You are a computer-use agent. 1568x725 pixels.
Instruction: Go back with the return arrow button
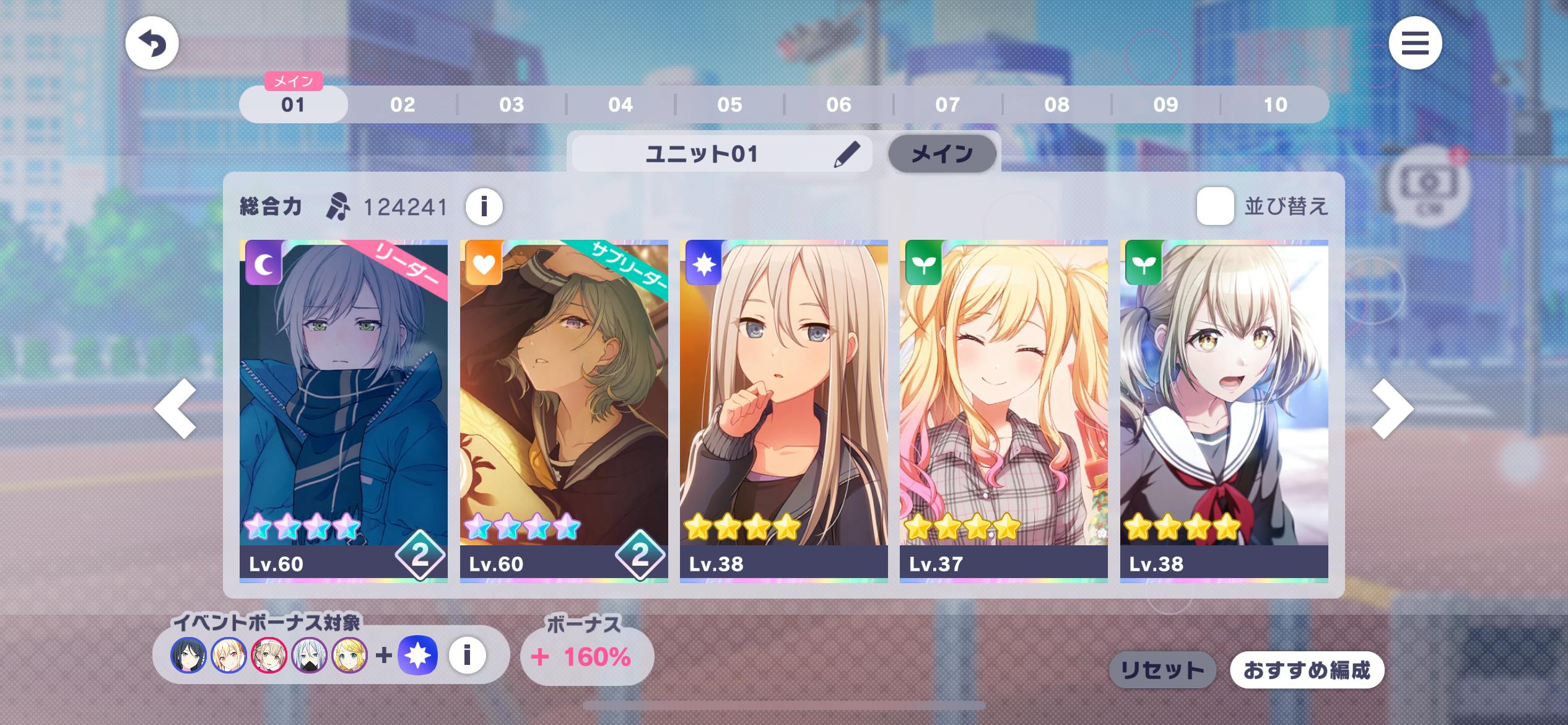click(152, 43)
